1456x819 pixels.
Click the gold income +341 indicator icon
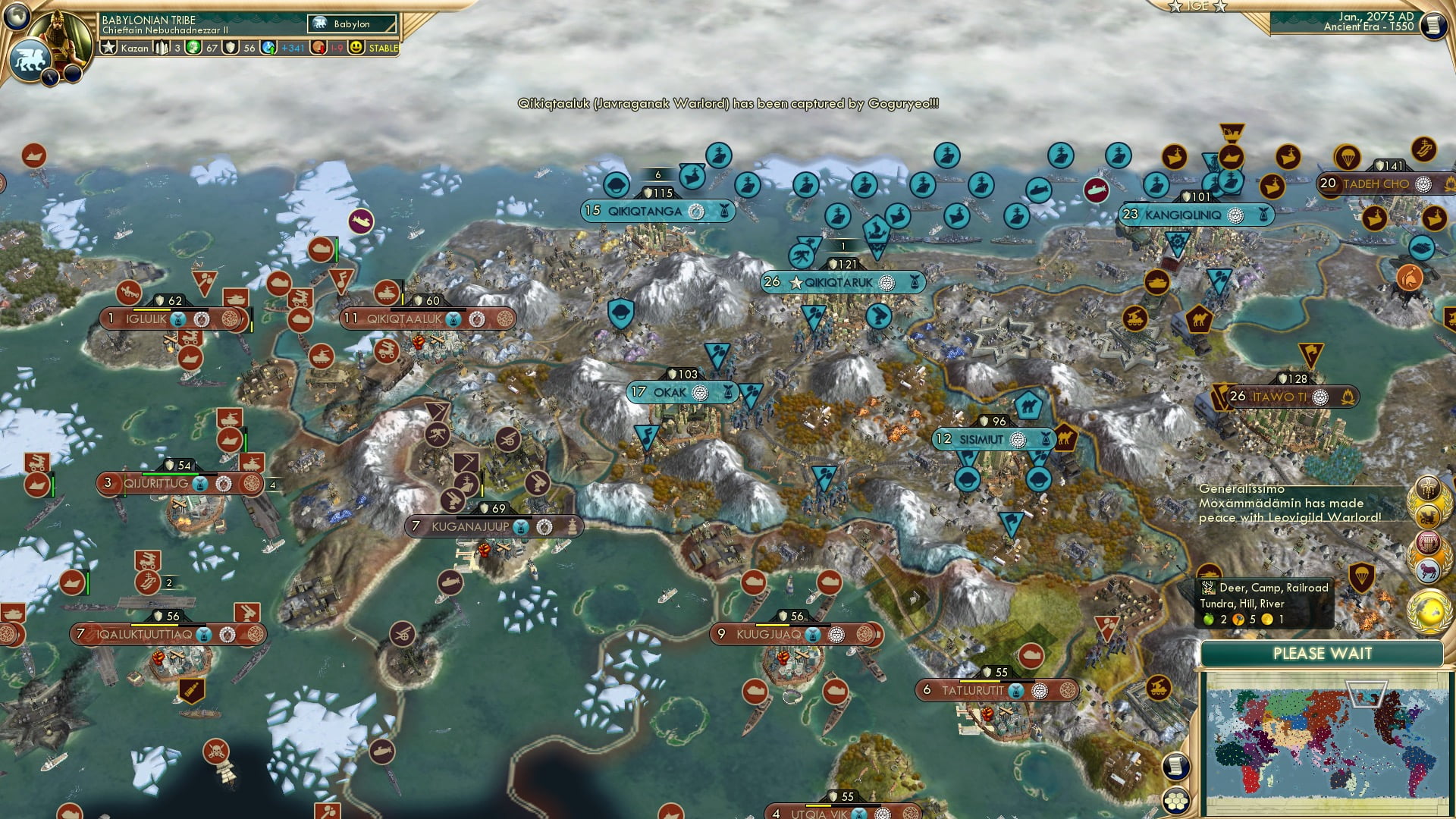[267, 47]
